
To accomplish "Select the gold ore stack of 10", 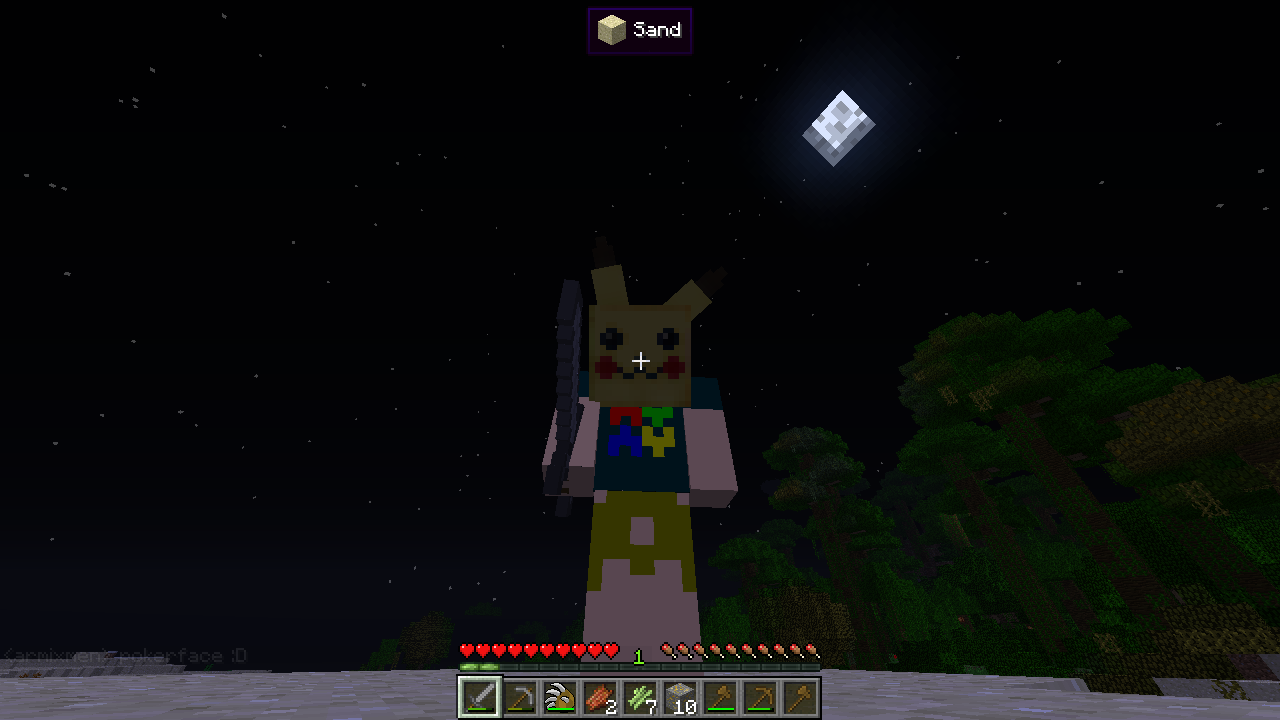I will click(679, 697).
